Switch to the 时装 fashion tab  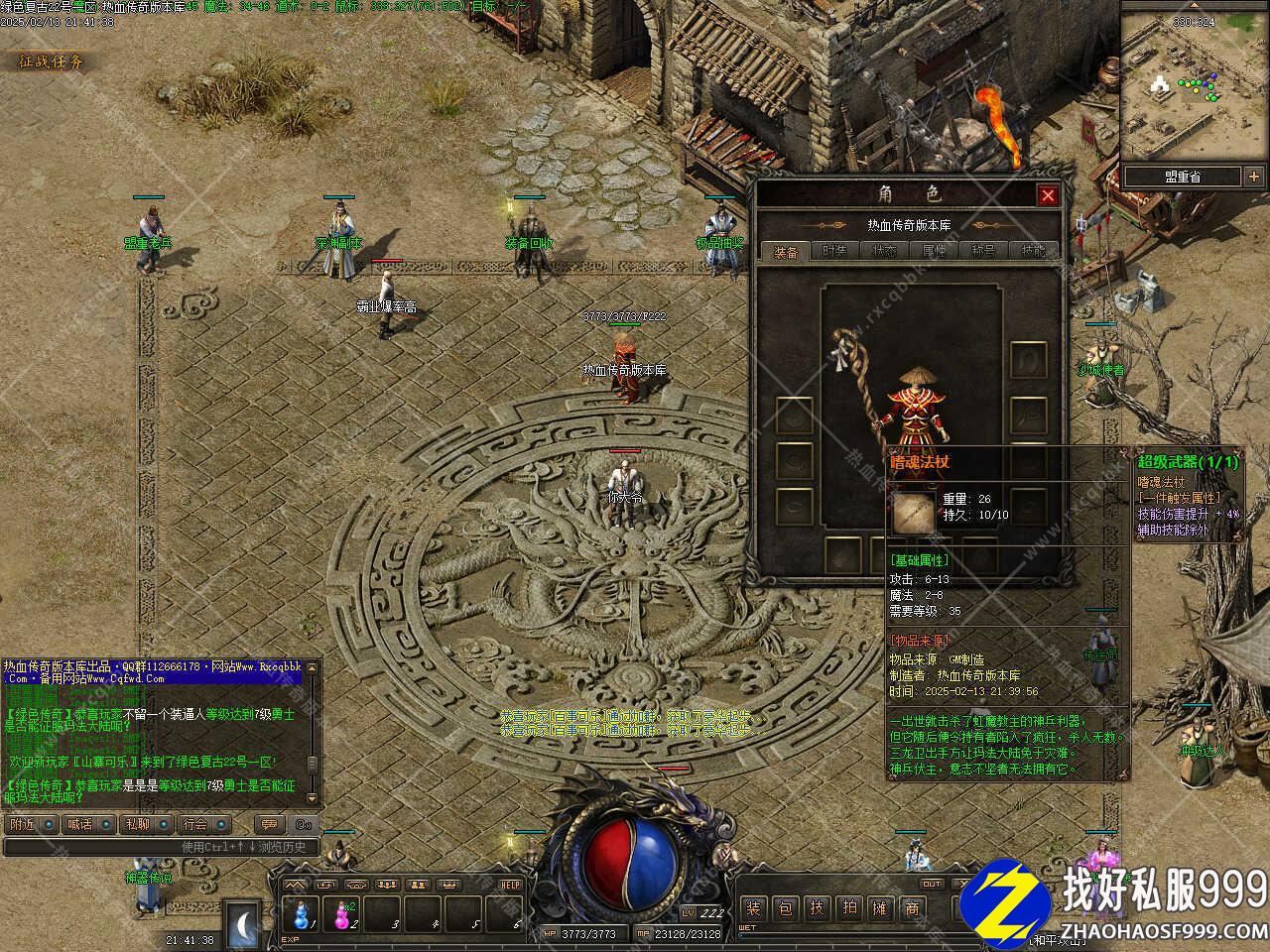click(x=835, y=252)
